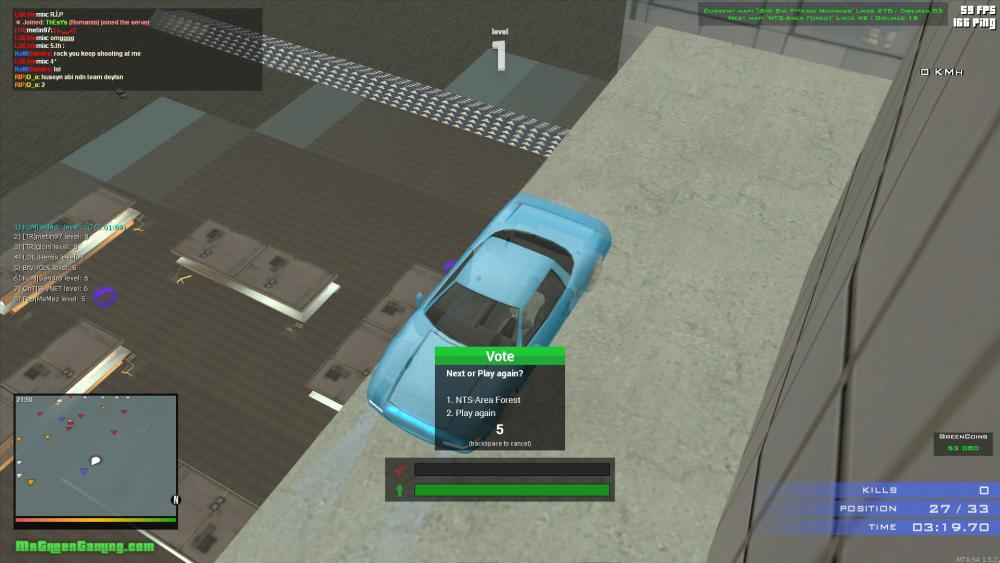Click the radar minimap
The width and height of the screenshot is (1000, 563).
point(96,456)
